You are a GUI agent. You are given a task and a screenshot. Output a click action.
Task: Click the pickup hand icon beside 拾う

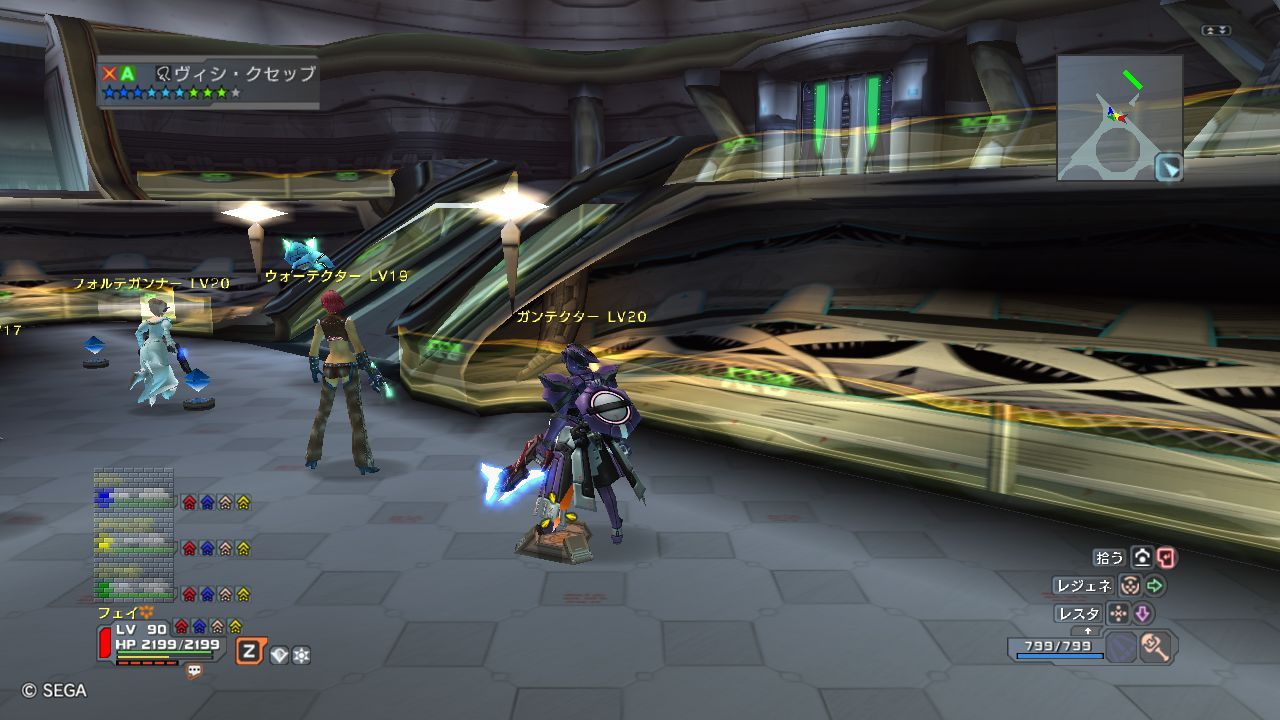pos(1142,558)
